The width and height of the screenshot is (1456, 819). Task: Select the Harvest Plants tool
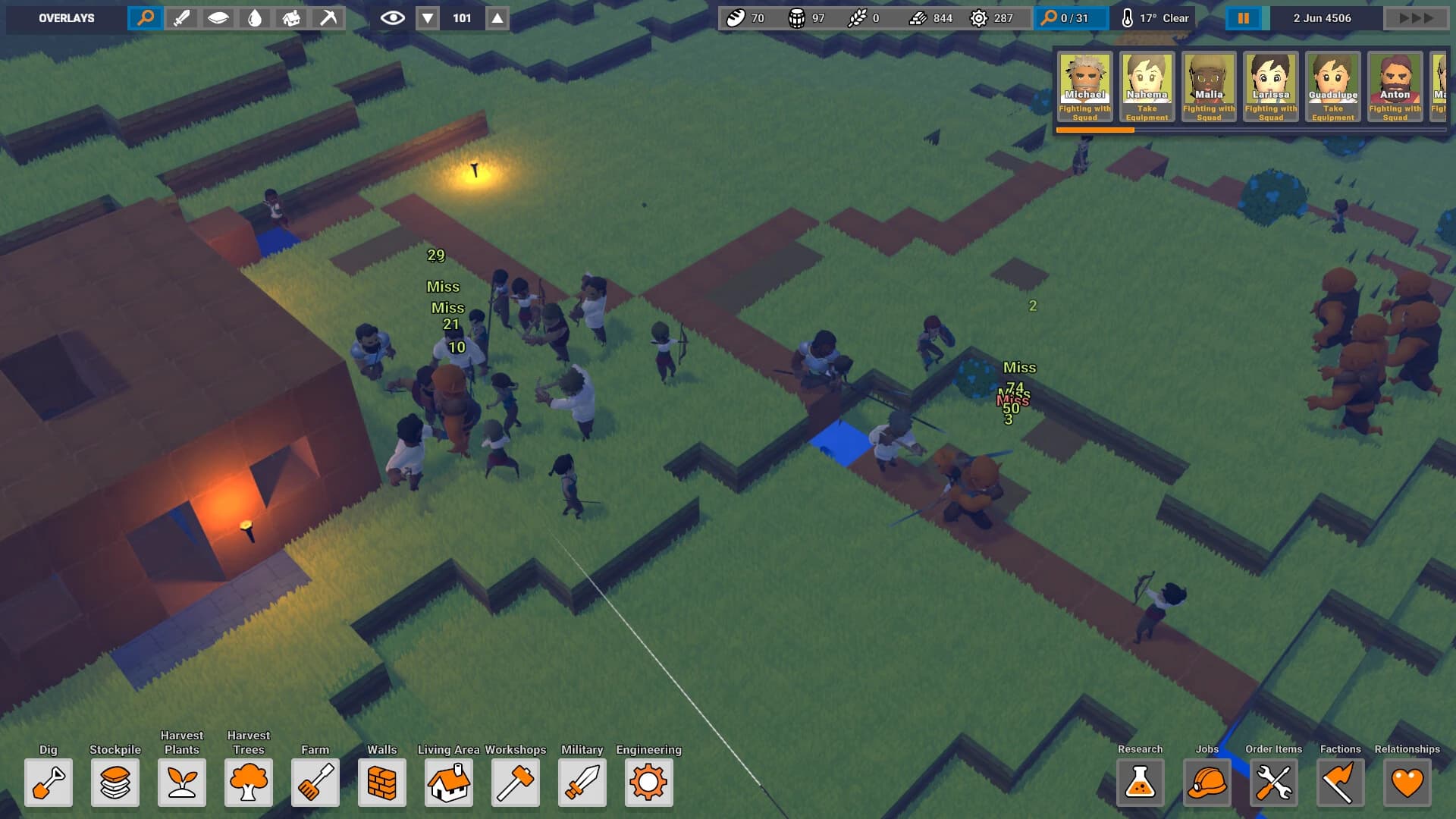click(181, 783)
